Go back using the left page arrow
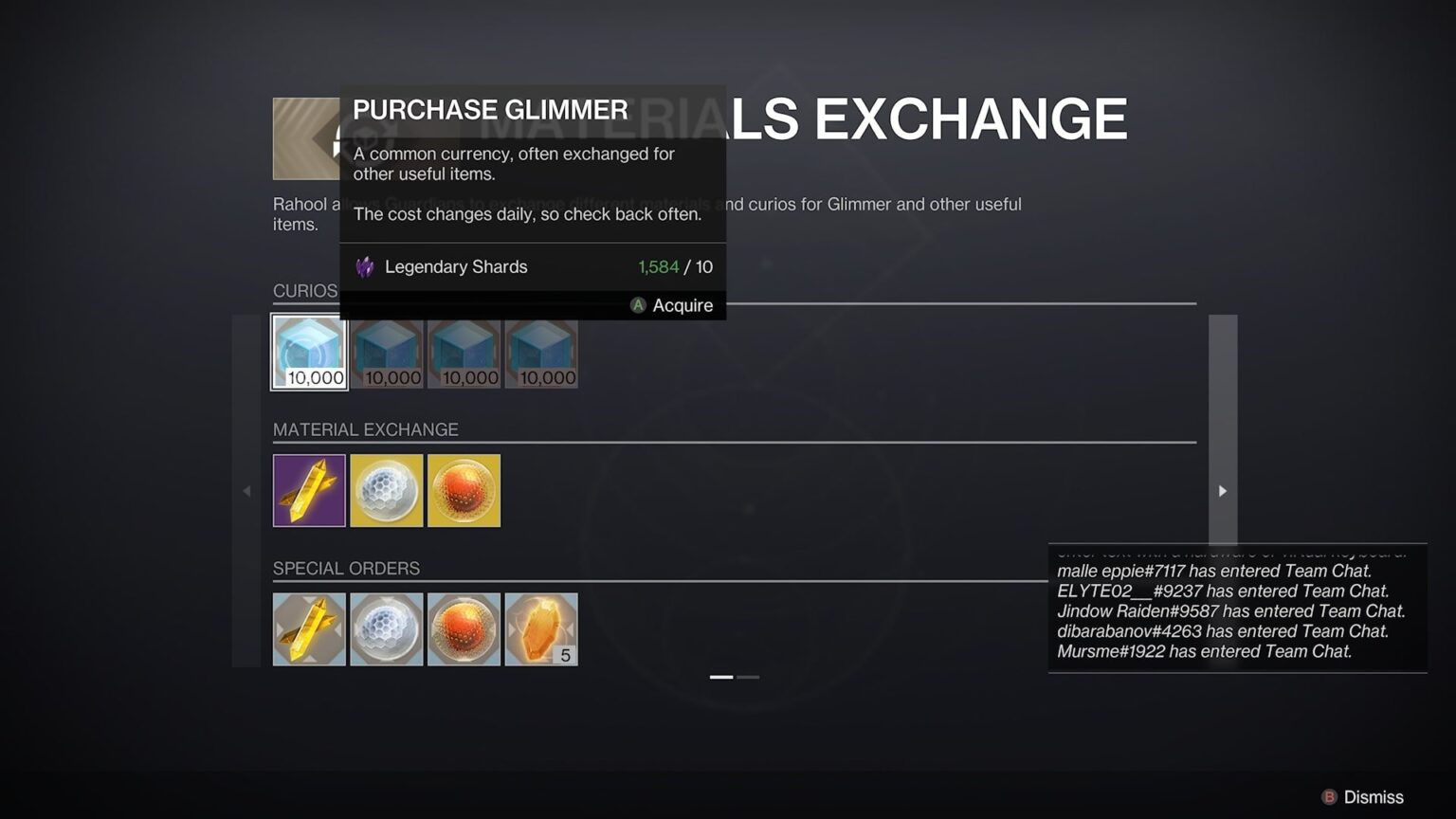This screenshot has width=1456, height=819. click(x=246, y=491)
